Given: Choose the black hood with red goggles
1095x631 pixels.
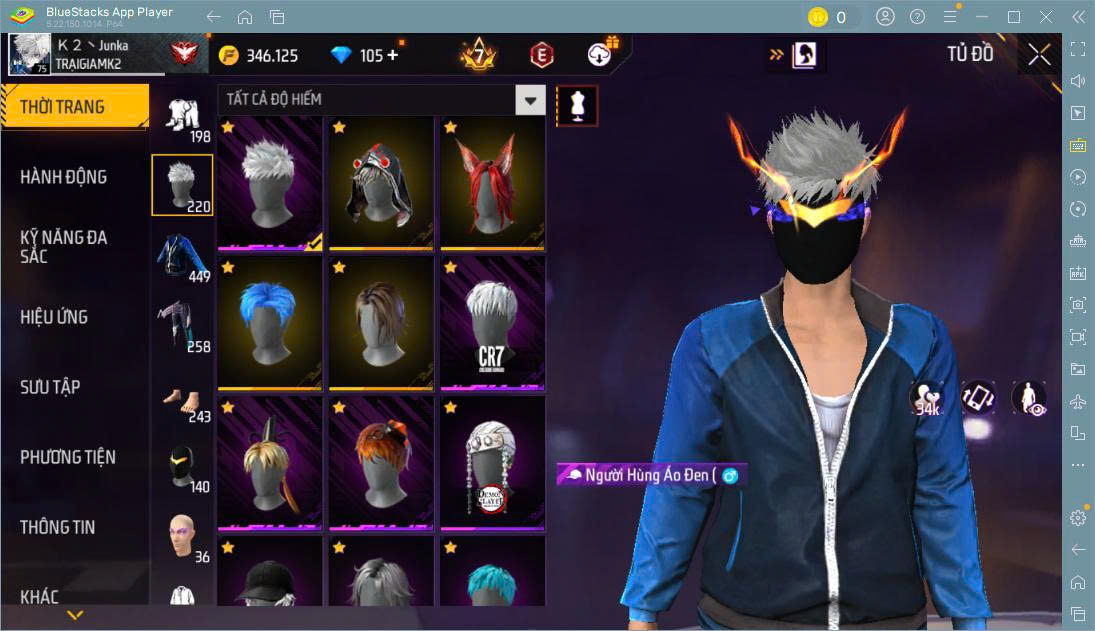Looking at the screenshot, I should coord(380,182).
